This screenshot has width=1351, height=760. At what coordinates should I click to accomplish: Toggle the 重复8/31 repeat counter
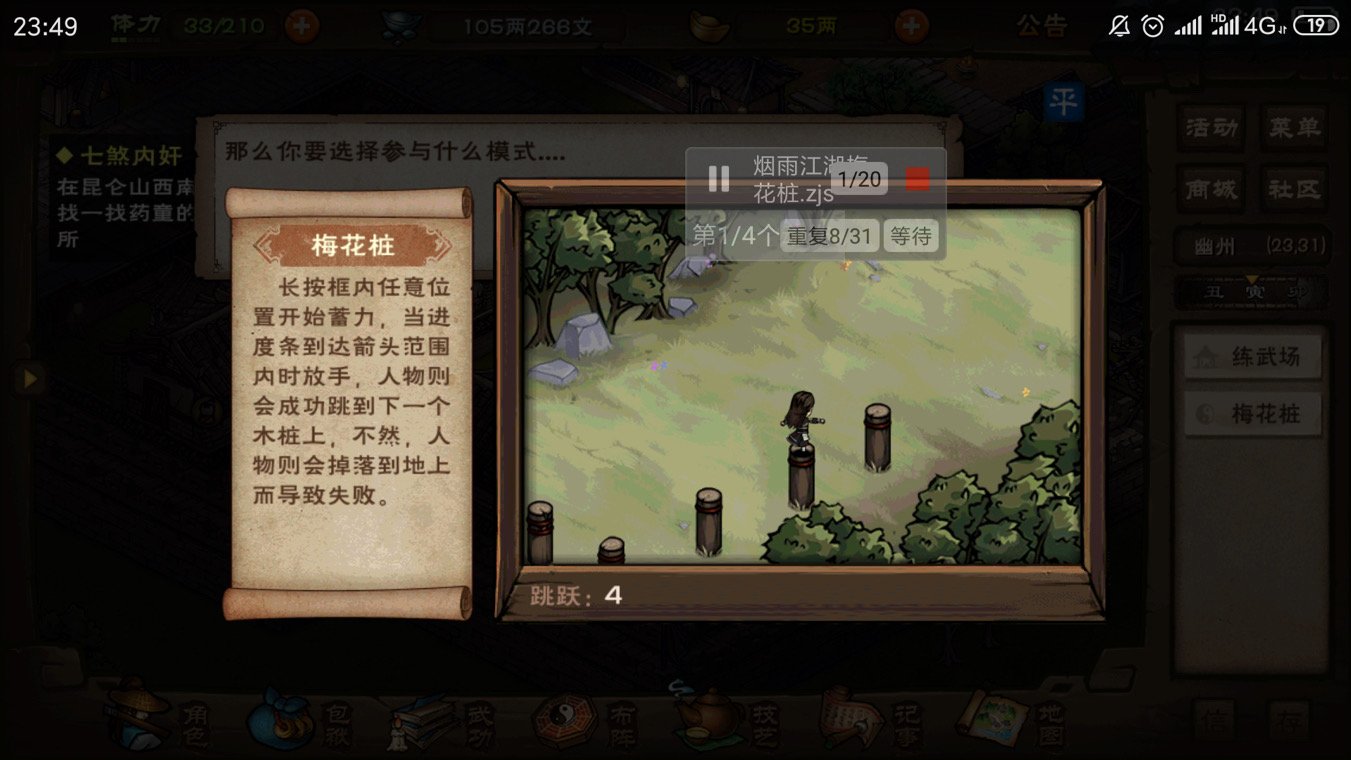(x=829, y=238)
